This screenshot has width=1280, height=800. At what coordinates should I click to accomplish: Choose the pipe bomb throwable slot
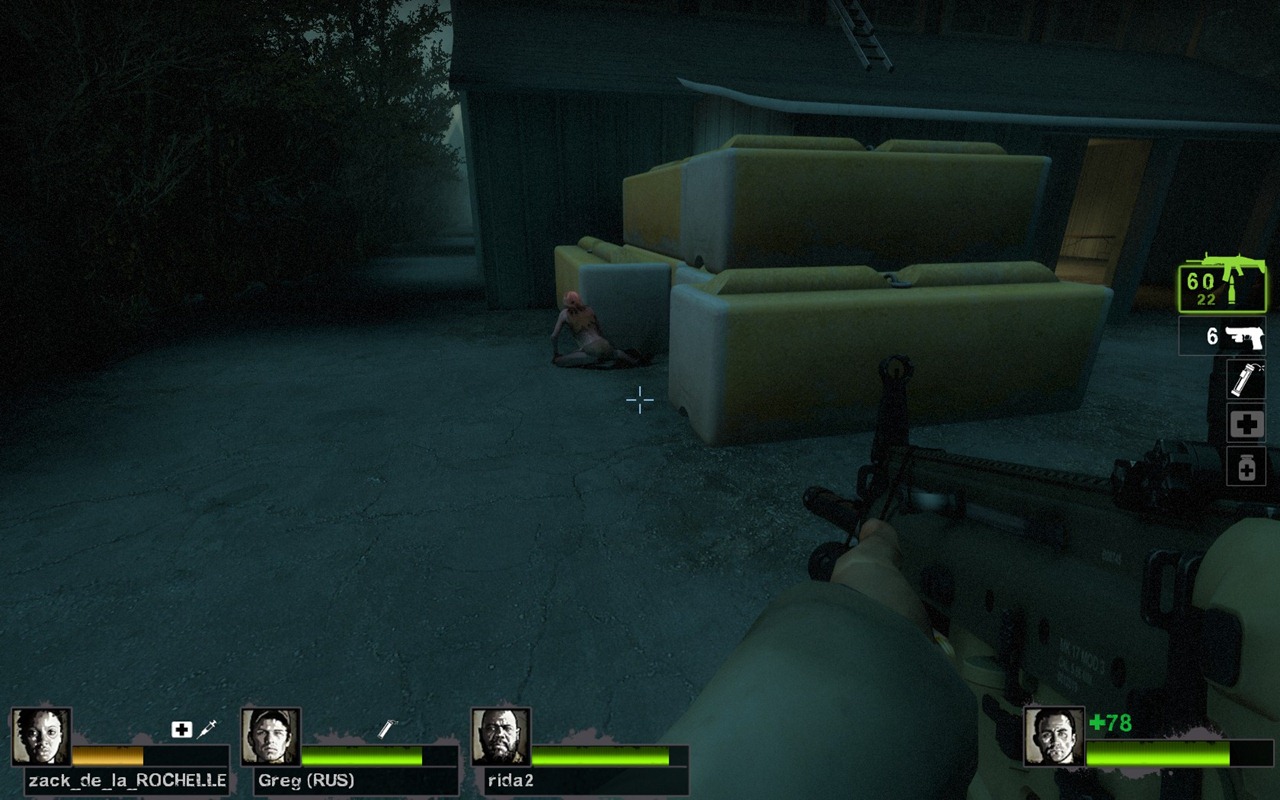[1246, 380]
